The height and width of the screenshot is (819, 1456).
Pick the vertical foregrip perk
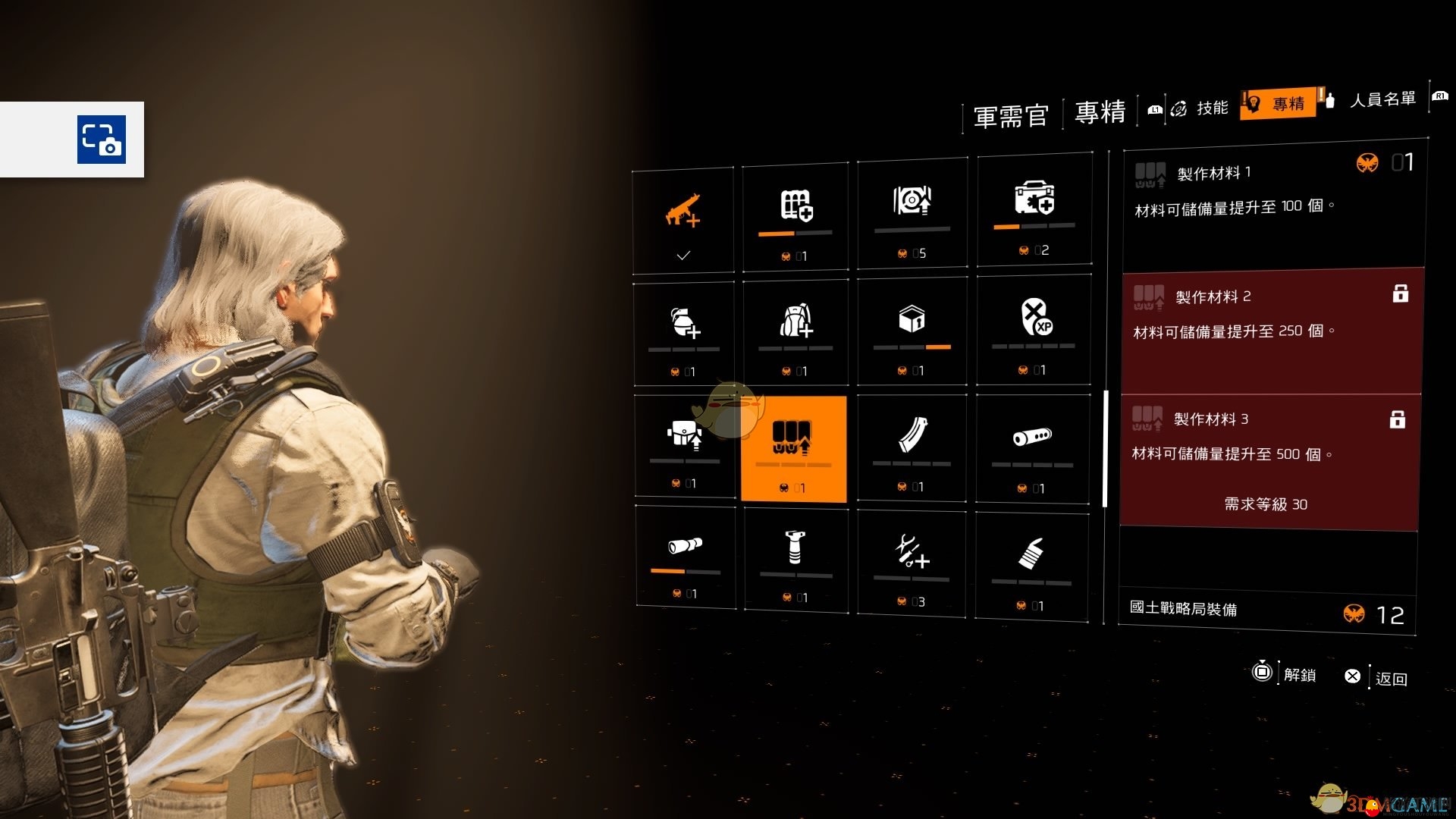click(795, 557)
